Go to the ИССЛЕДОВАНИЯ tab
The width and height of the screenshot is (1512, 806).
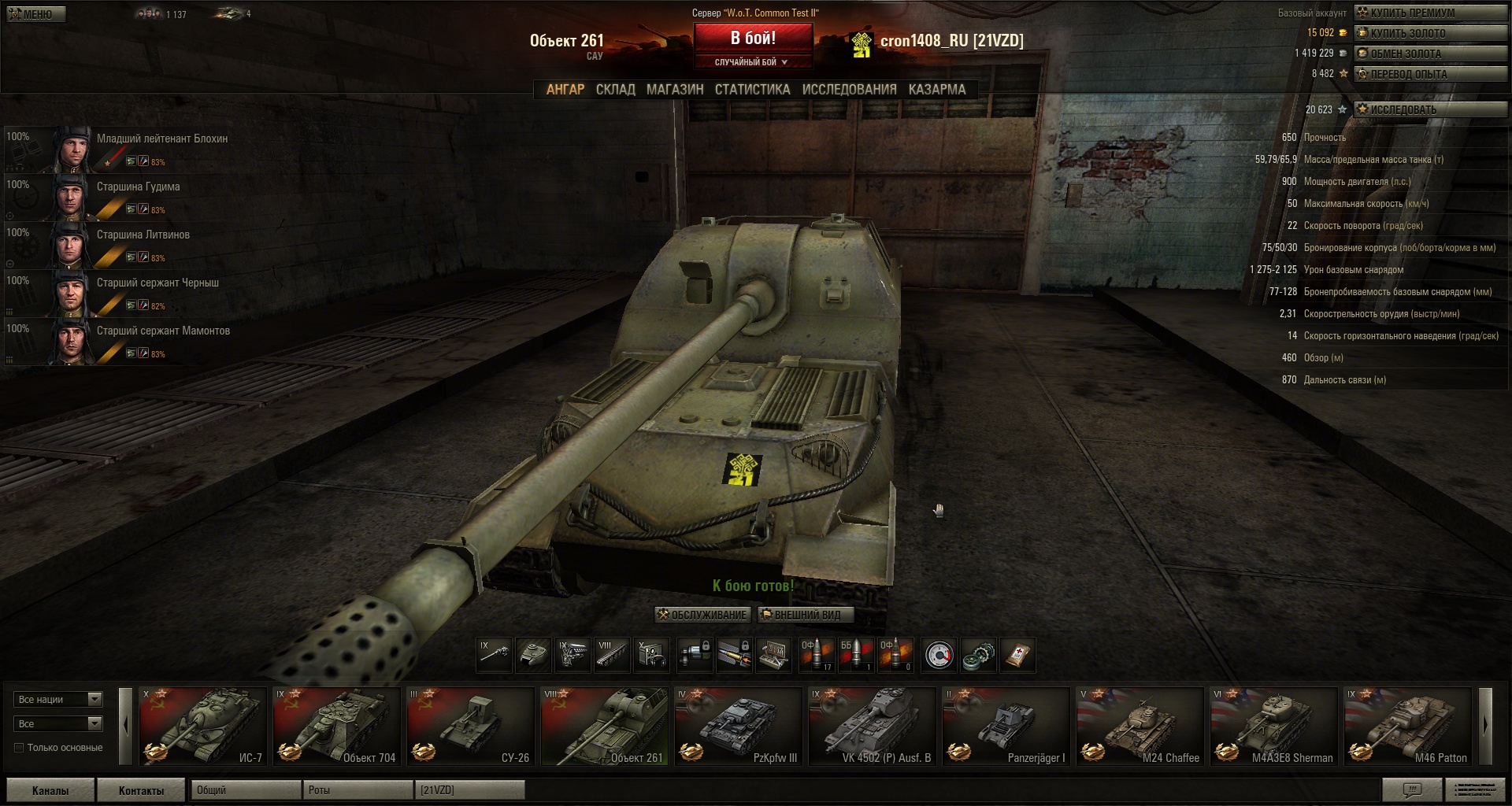click(x=849, y=90)
